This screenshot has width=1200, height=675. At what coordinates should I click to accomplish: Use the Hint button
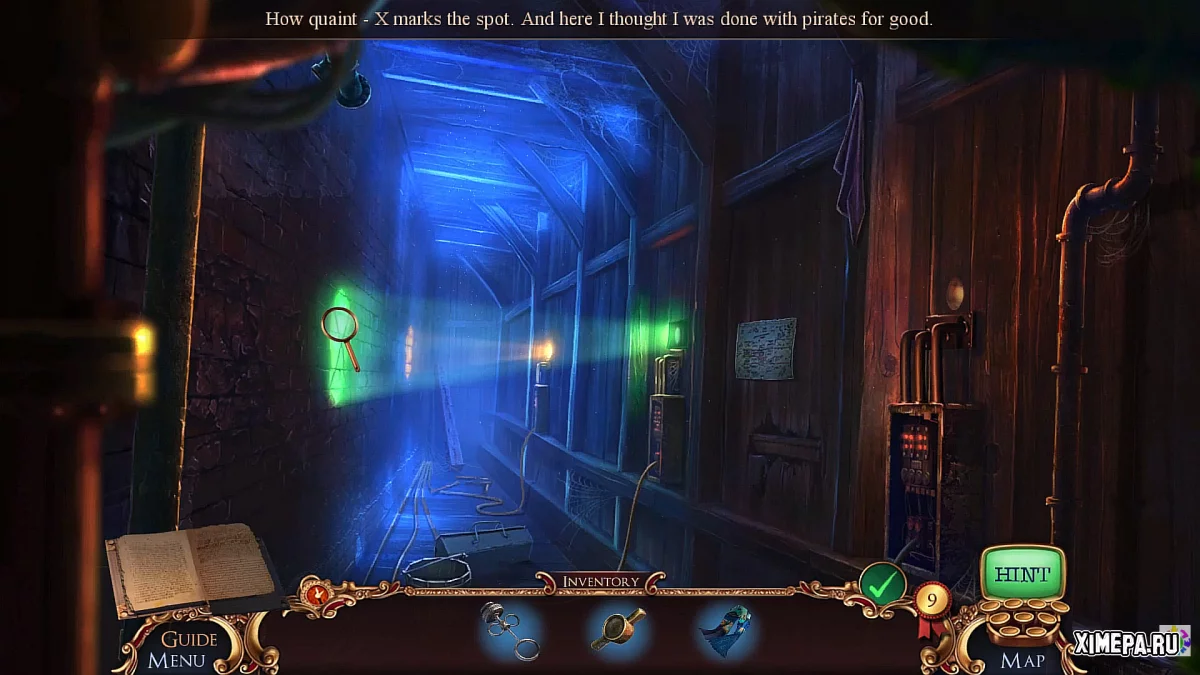[x=1021, y=574]
